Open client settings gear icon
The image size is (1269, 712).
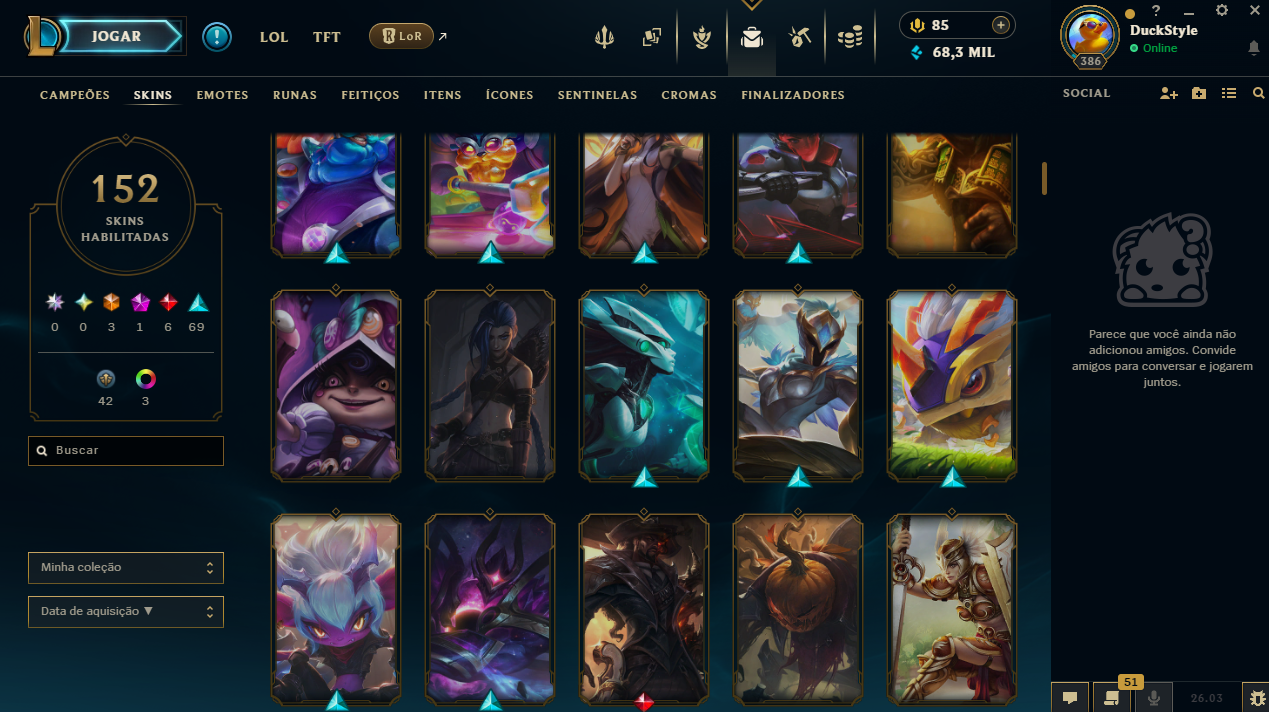(x=1222, y=10)
